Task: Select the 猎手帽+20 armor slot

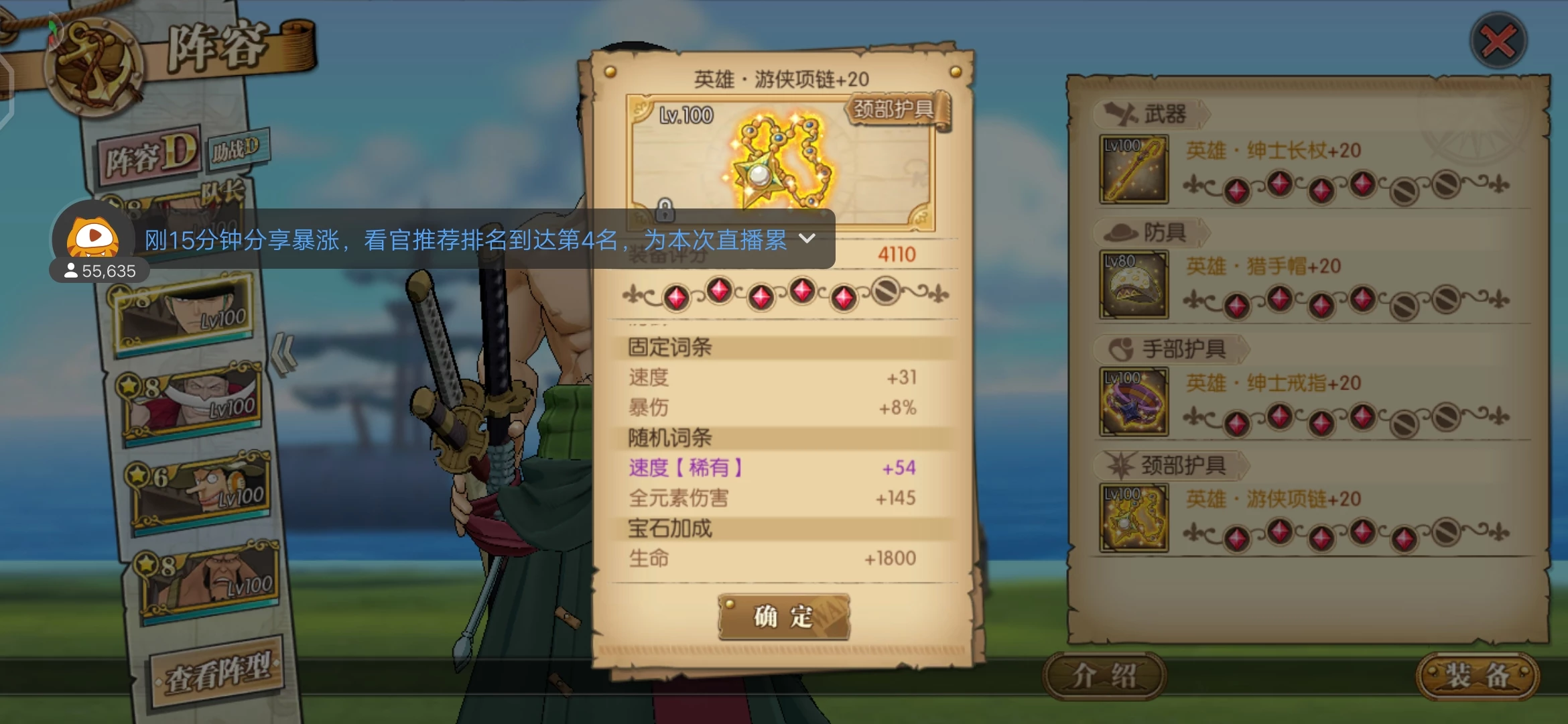Action: [1134, 285]
